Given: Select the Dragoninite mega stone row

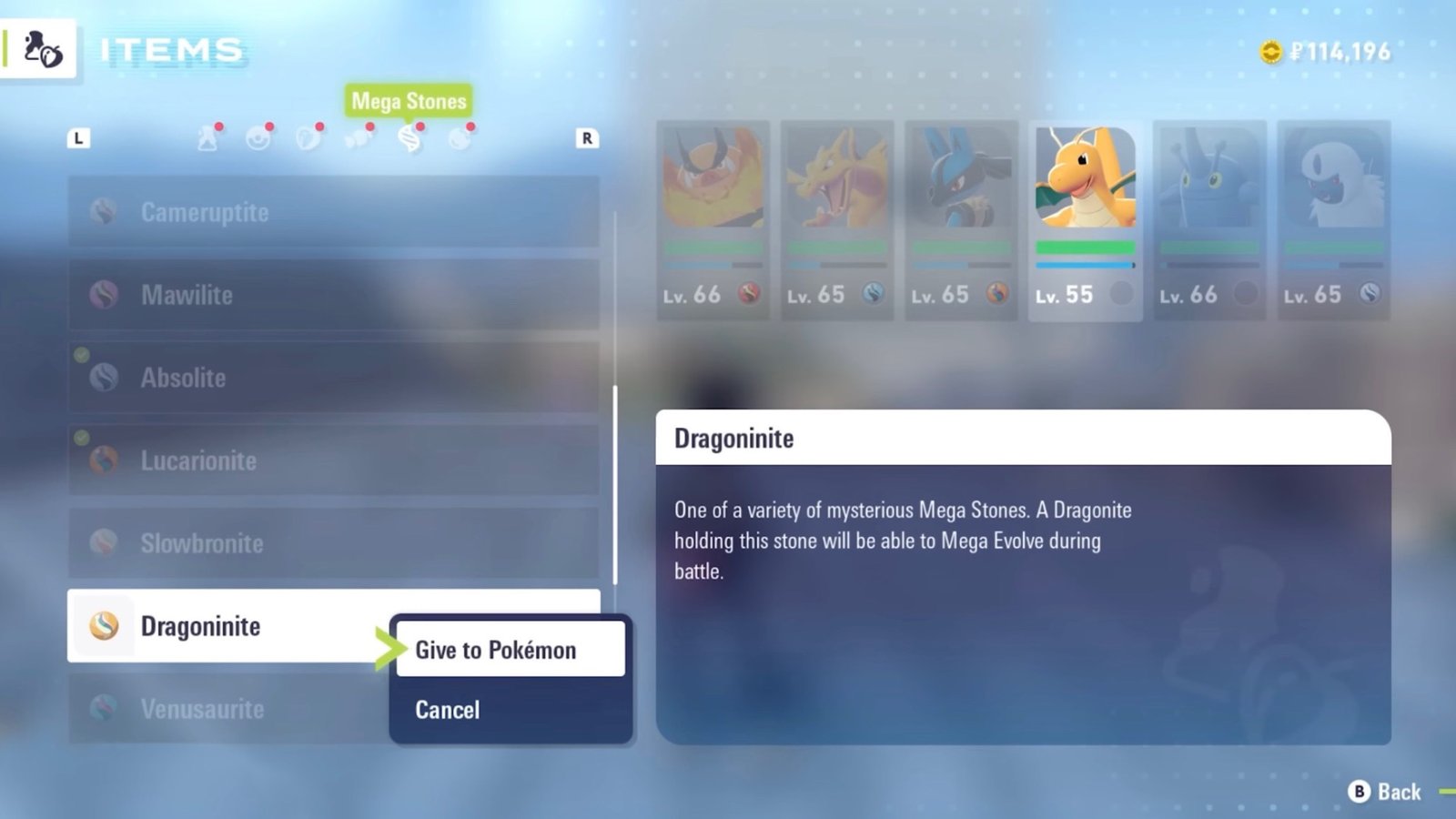Looking at the screenshot, I should click(227, 626).
